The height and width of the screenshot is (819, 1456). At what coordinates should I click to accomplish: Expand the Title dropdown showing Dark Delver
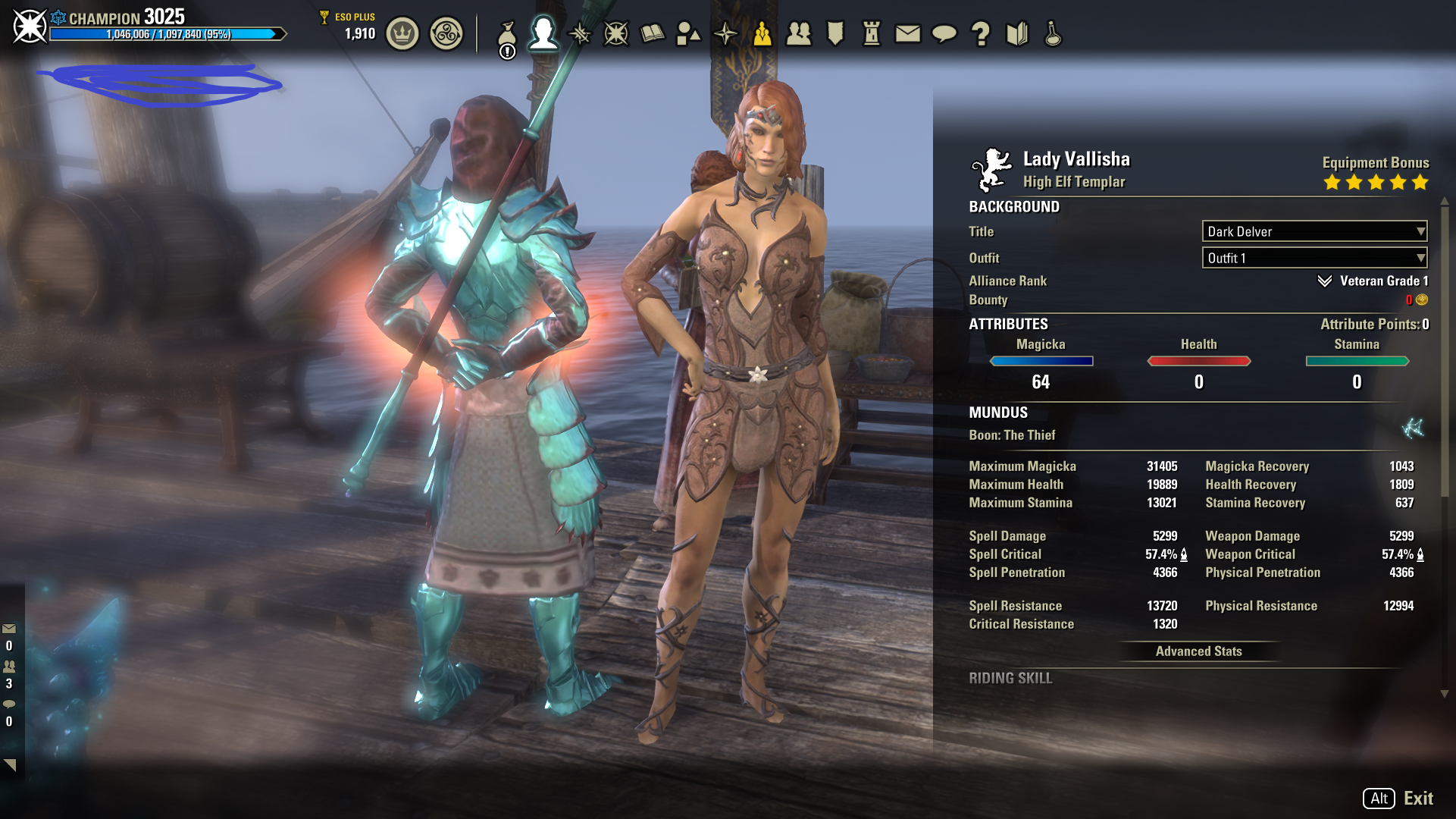pos(1314,231)
